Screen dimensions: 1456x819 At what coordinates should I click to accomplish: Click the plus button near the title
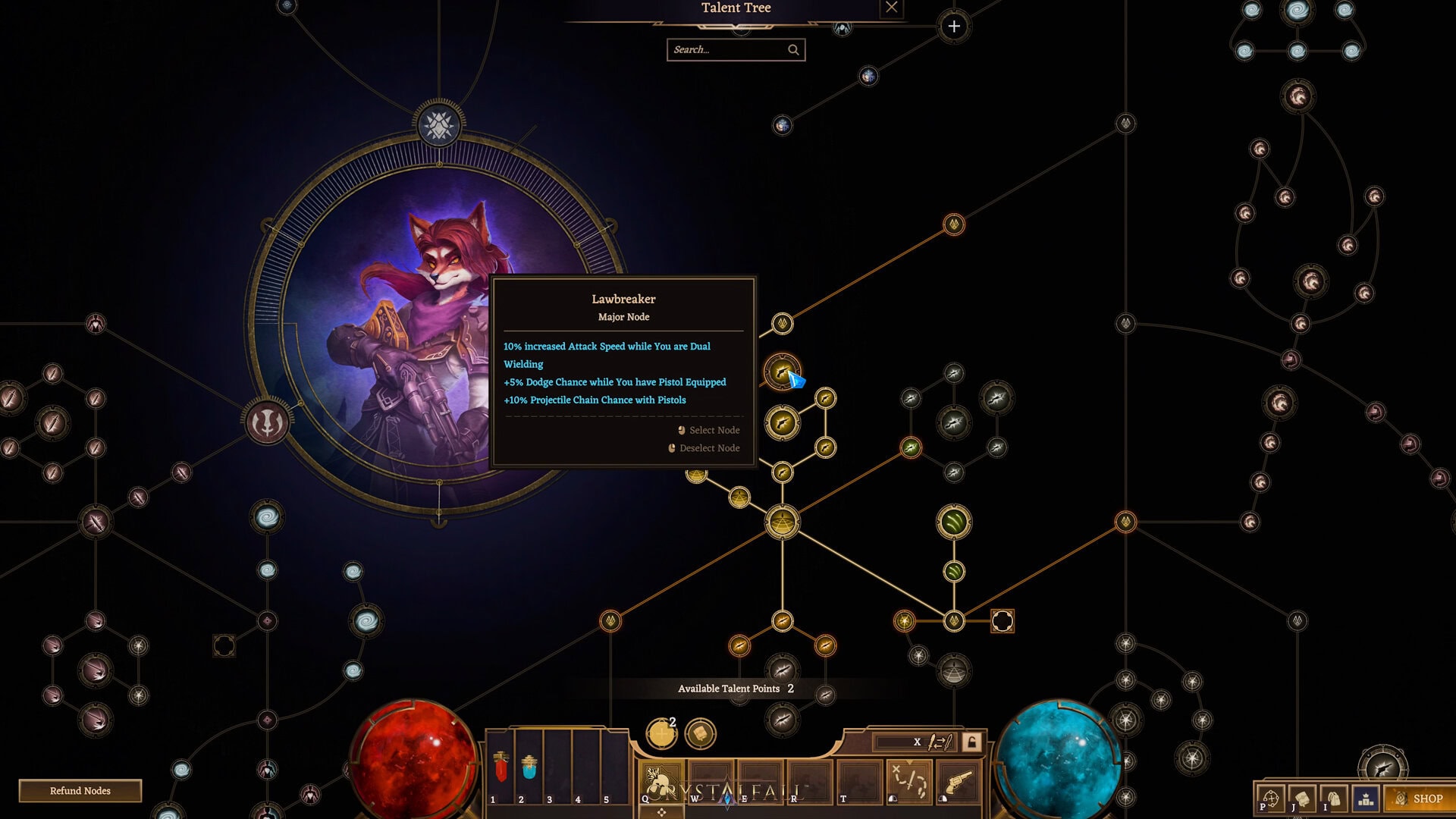tap(953, 27)
